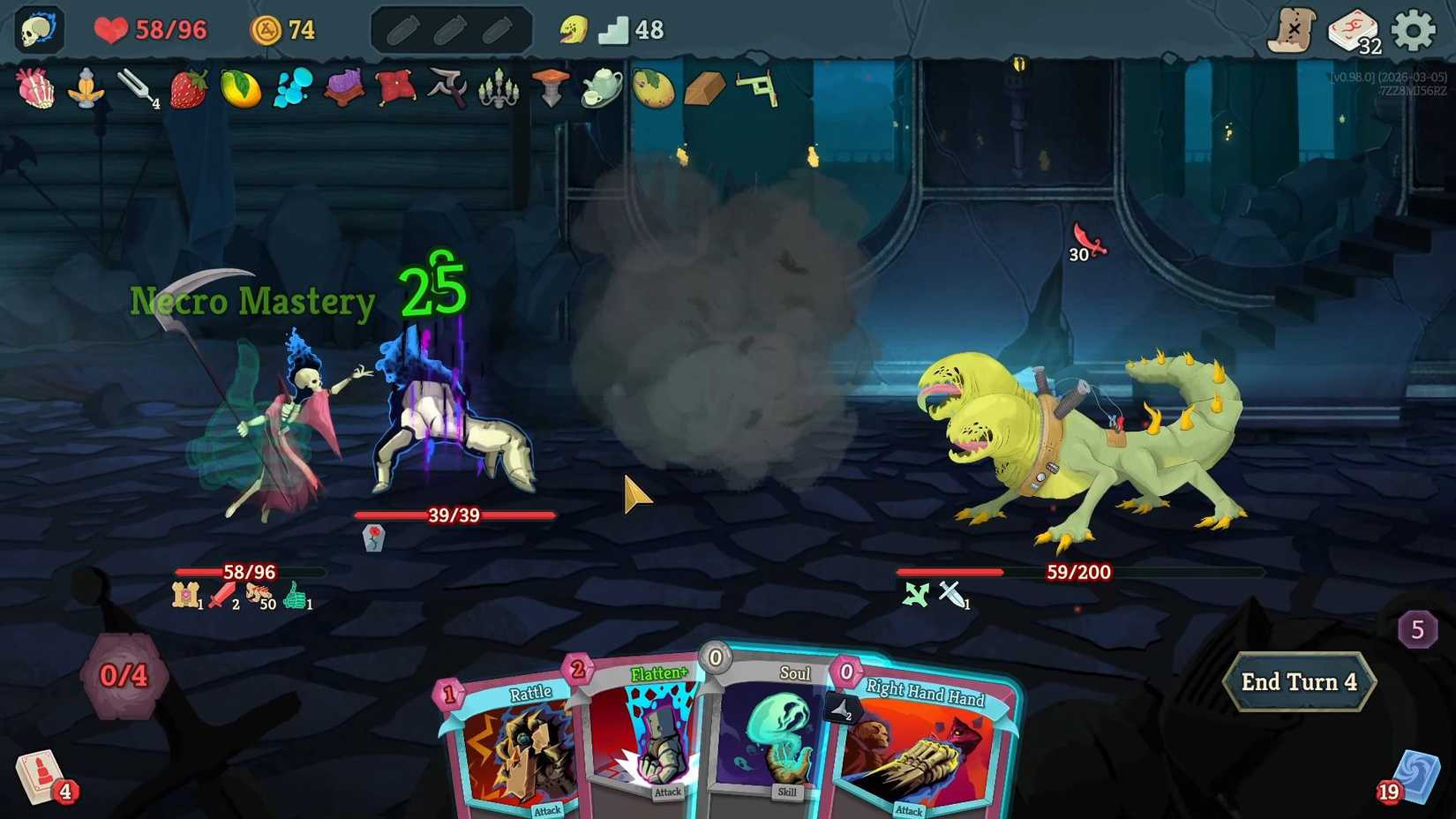Click the bronze Ingot relic
Screen dimensions: 1456x819
pos(706,89)
